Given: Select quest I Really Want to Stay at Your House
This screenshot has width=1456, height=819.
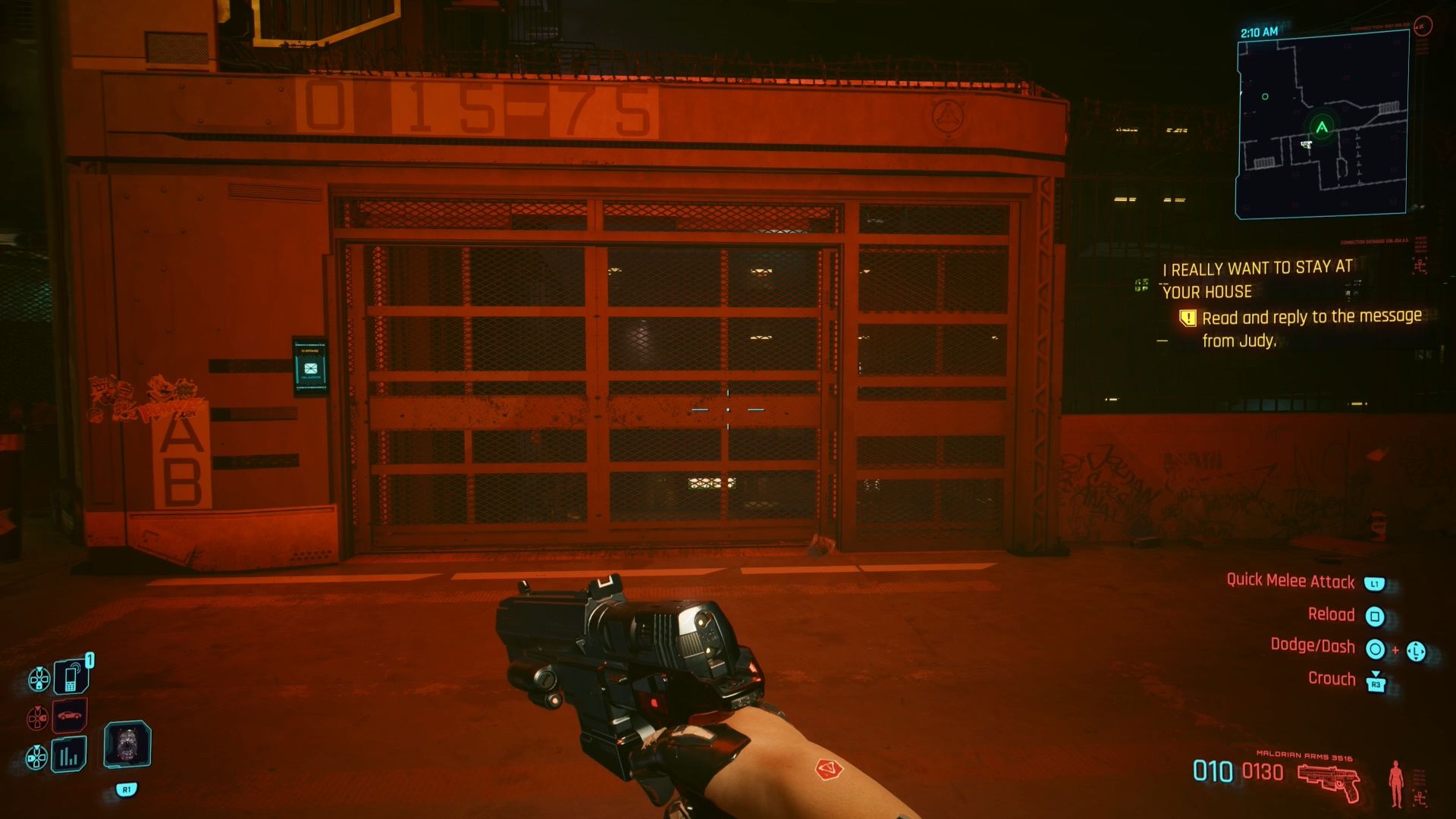Looking at the screenshot, I should pyautogui.click(x=1256, y=279).
